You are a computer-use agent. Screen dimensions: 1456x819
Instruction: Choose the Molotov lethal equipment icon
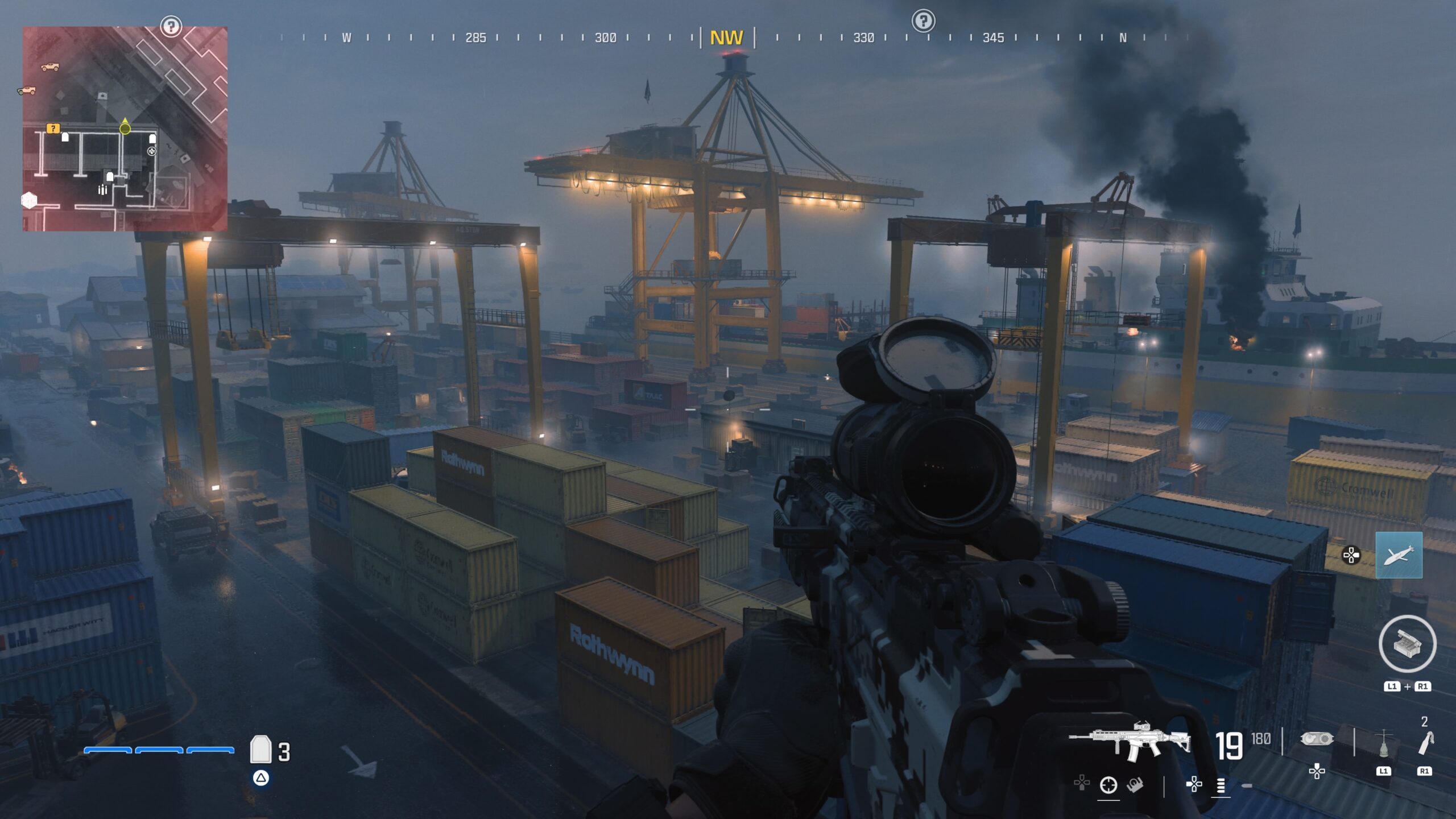[1425, 743]
